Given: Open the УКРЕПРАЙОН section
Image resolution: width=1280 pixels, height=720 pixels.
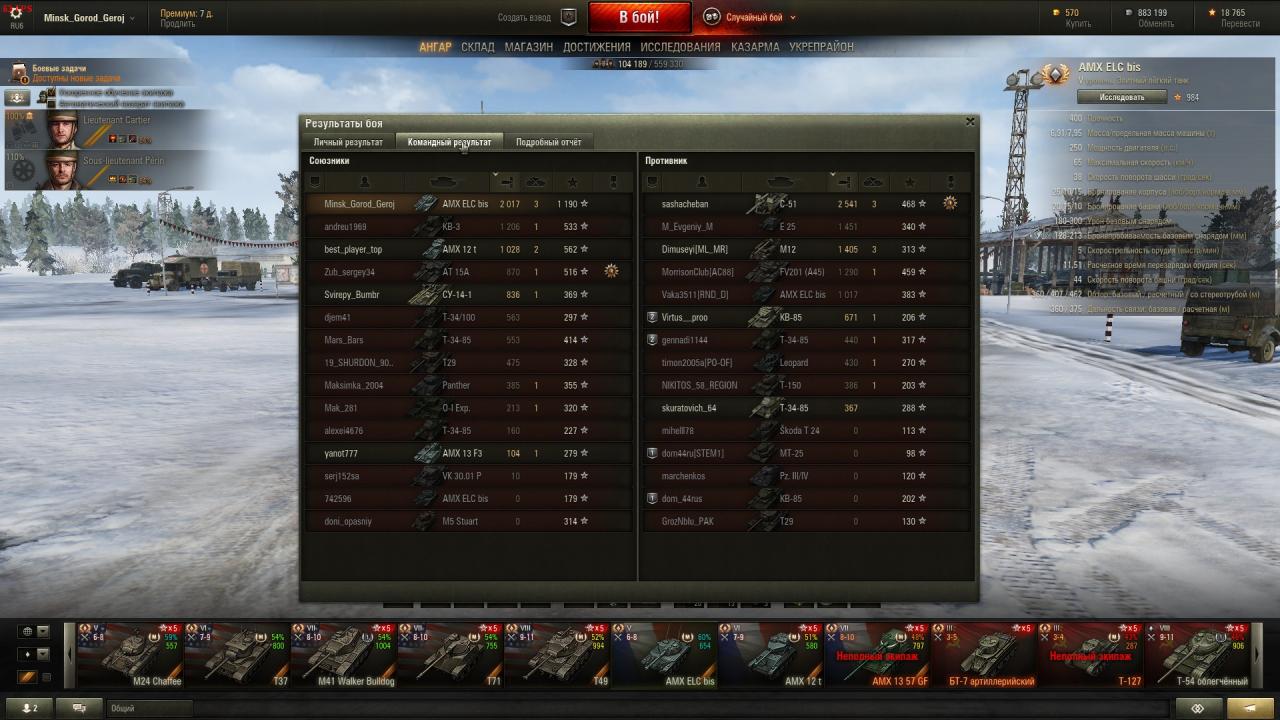Looking at the screenshot, I should tap(821, 47).
